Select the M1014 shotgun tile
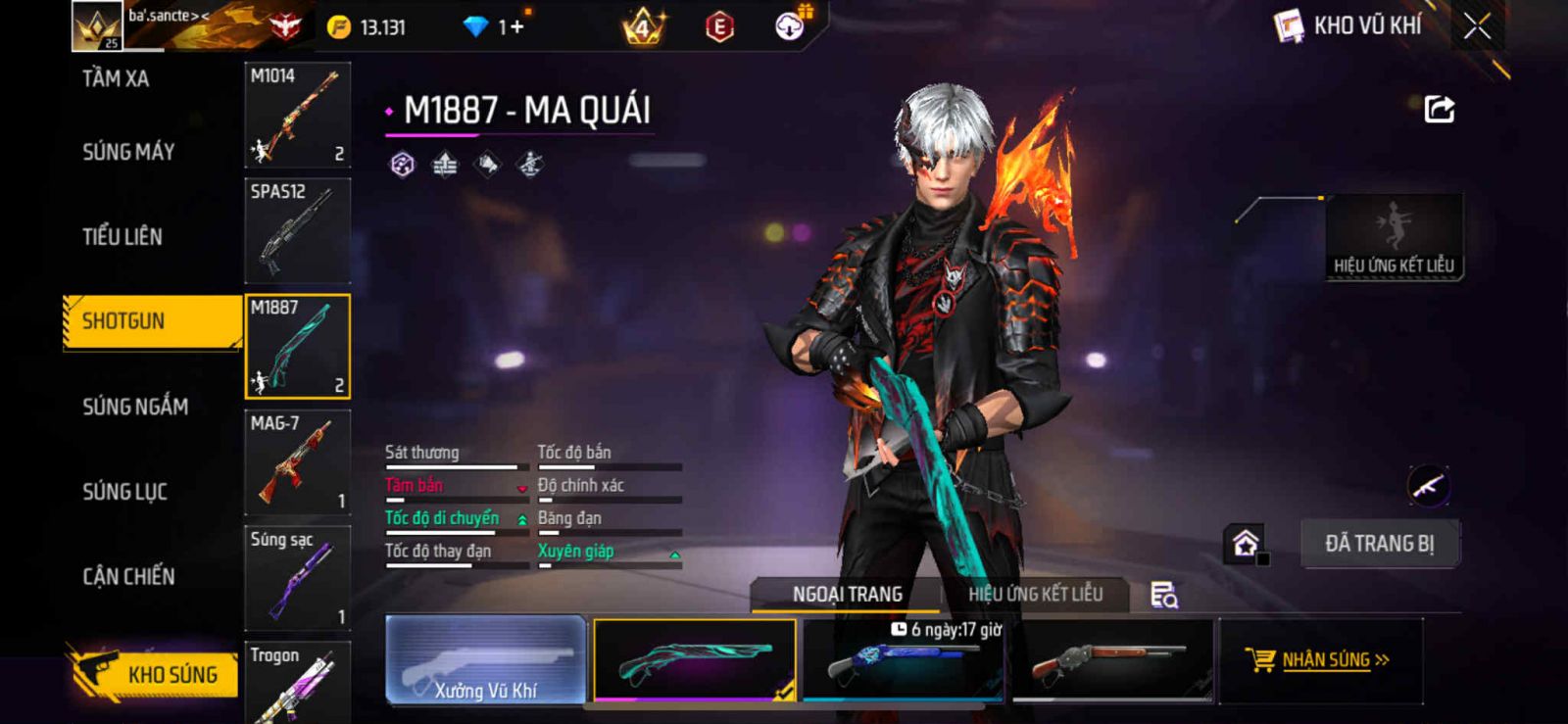Viewport: 1568px width, 724px height. pos(297,116)
